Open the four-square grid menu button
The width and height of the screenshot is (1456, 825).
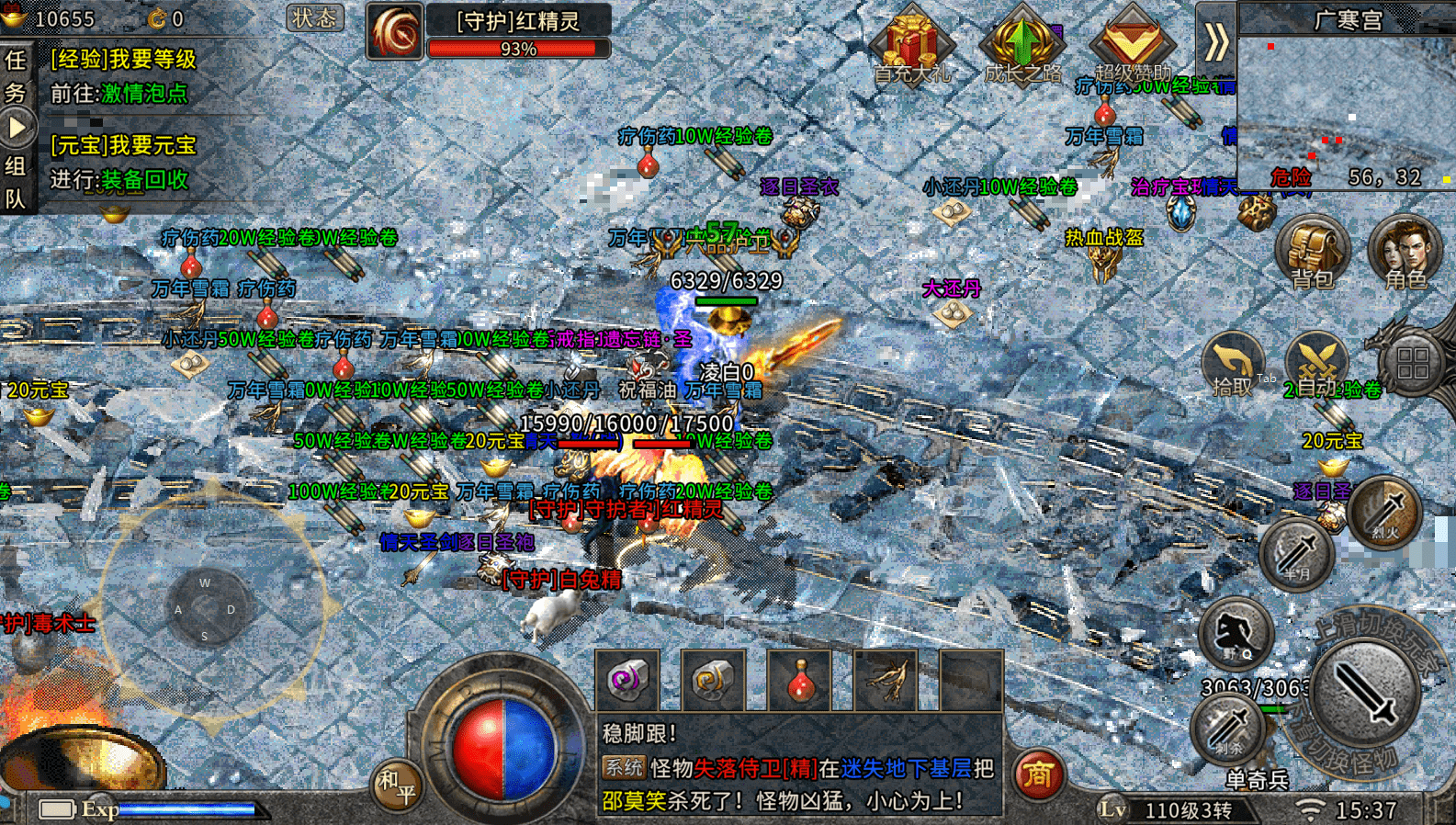[x=1412, y=363]
